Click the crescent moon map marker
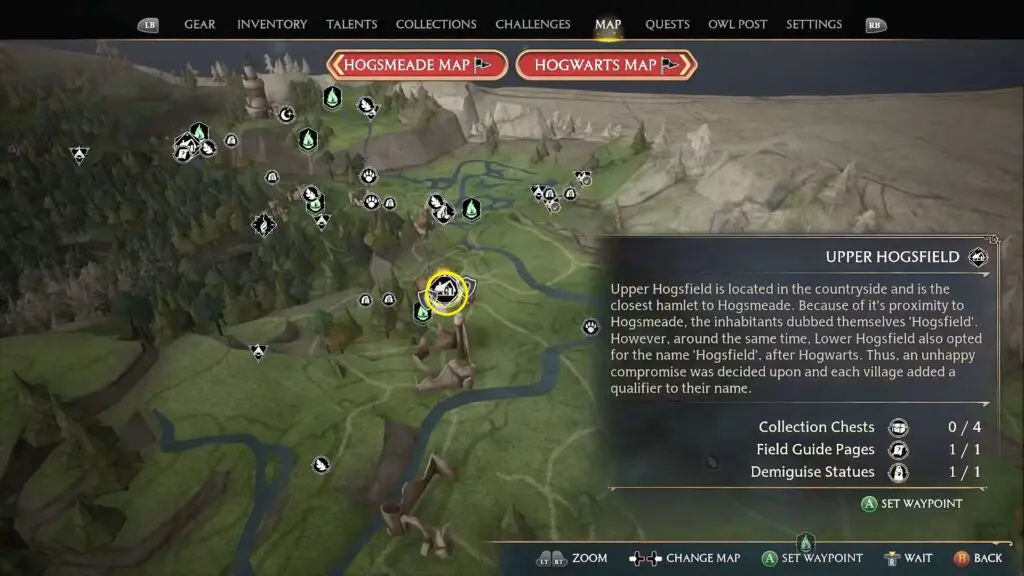 pos(286,114)
